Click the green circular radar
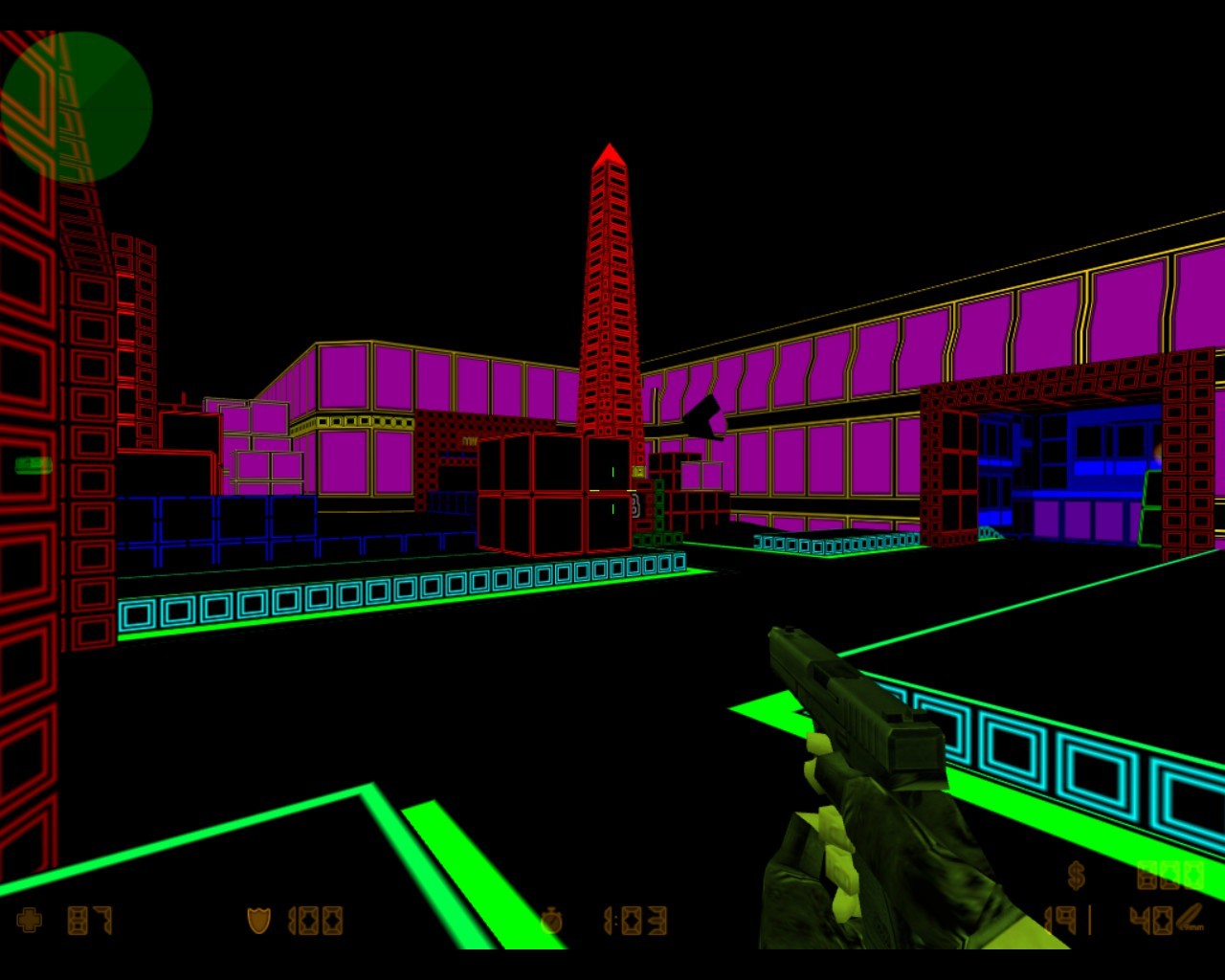 (x=77, y=107)
